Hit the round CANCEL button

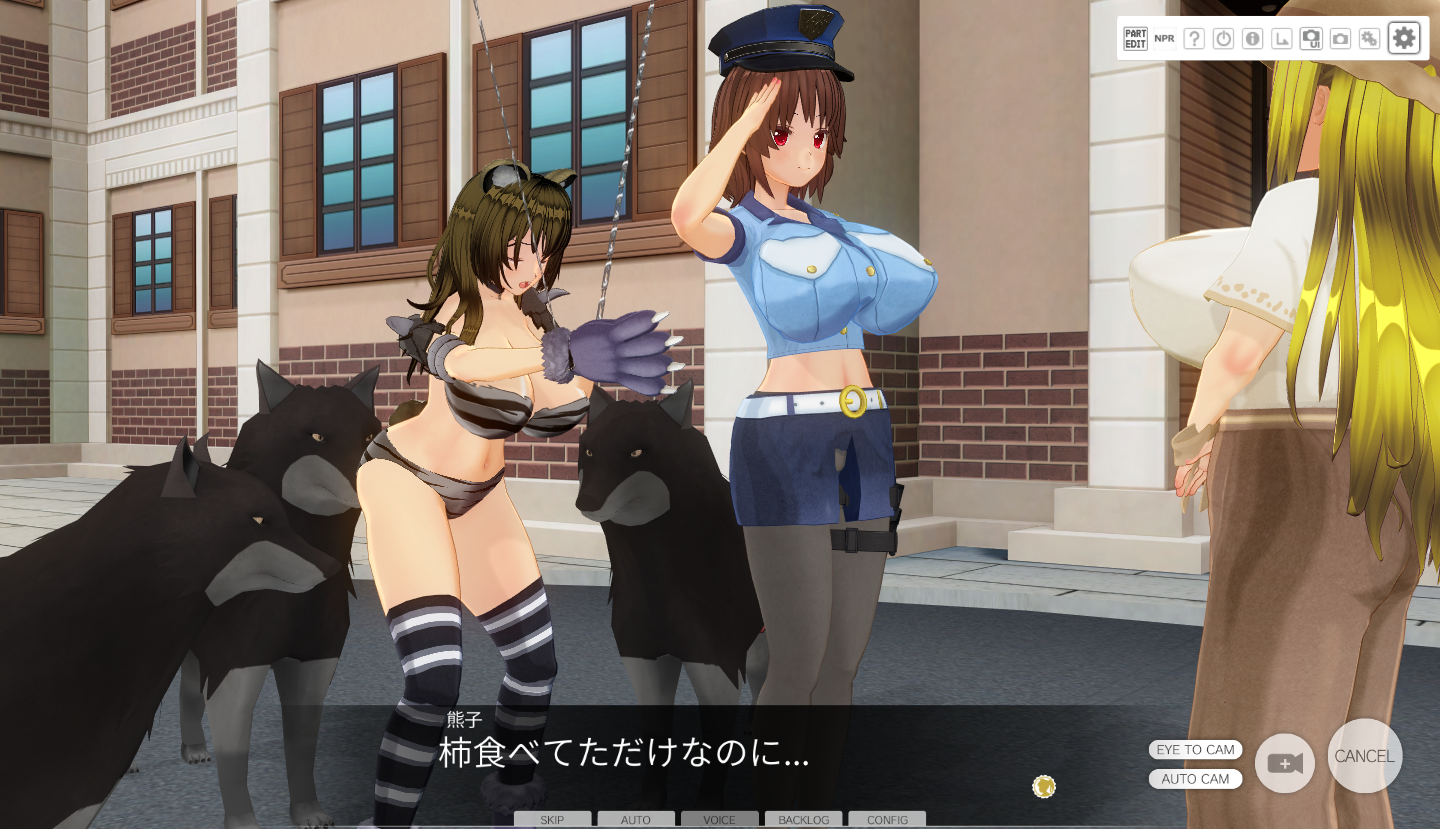click(x=1365, y=756)
